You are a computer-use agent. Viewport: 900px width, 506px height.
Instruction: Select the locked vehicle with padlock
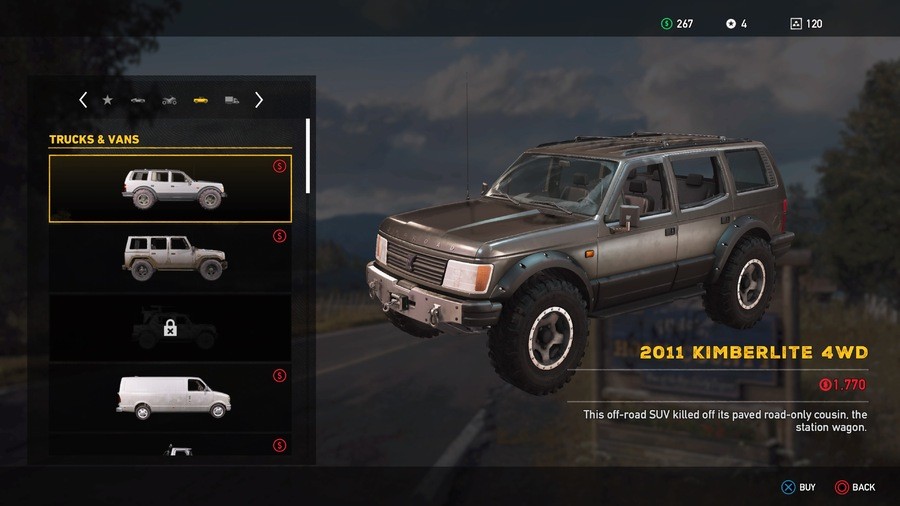coord(170,327)
